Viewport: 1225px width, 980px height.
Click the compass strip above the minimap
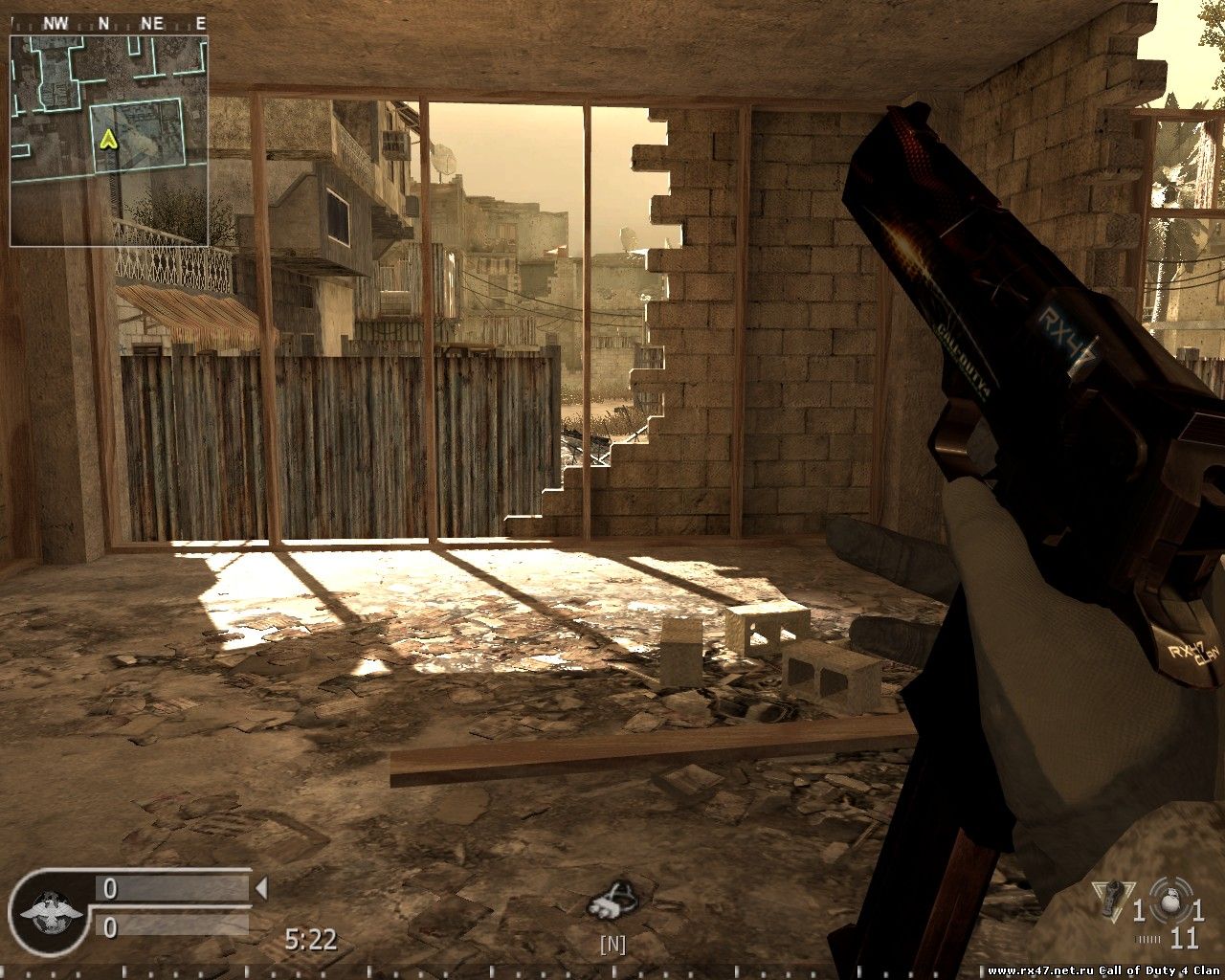click(x=109, y=24)
